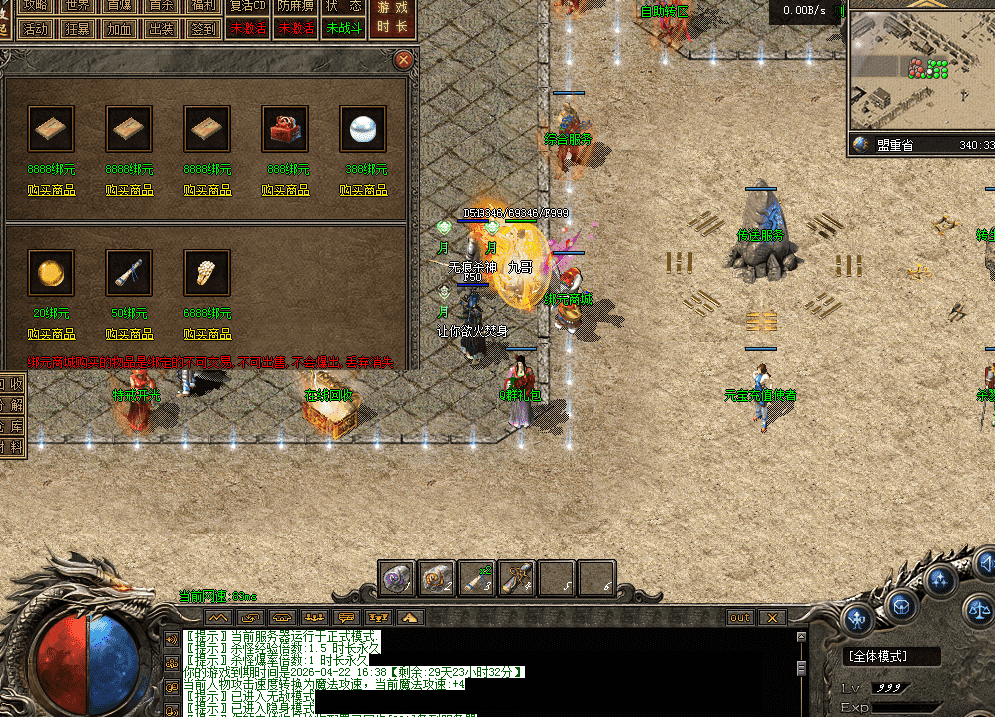
Task: Open the 活动 events menu
Action: [x=37, y=28]
